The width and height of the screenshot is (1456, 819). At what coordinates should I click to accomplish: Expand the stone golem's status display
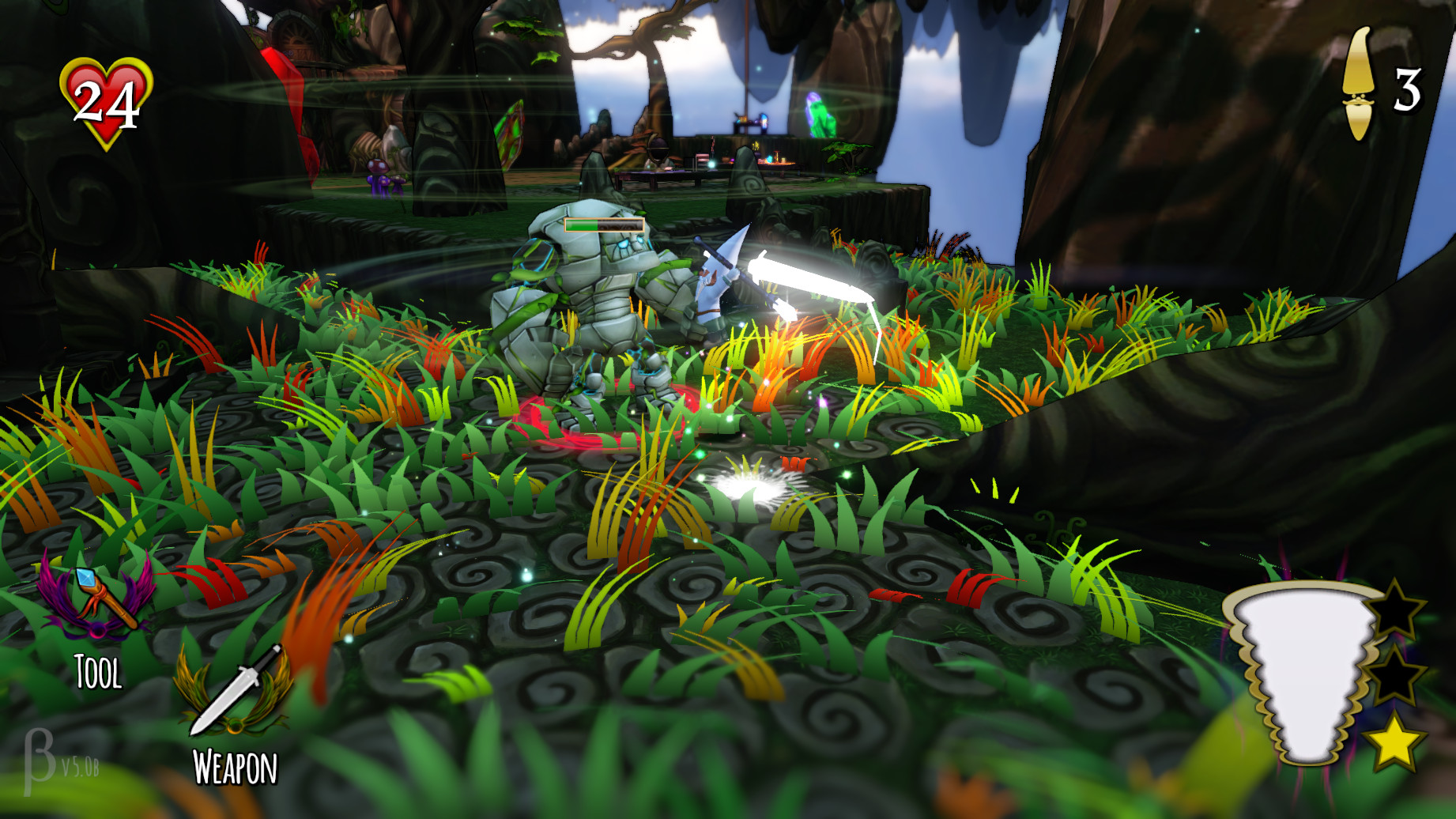[x=602, y=224]
